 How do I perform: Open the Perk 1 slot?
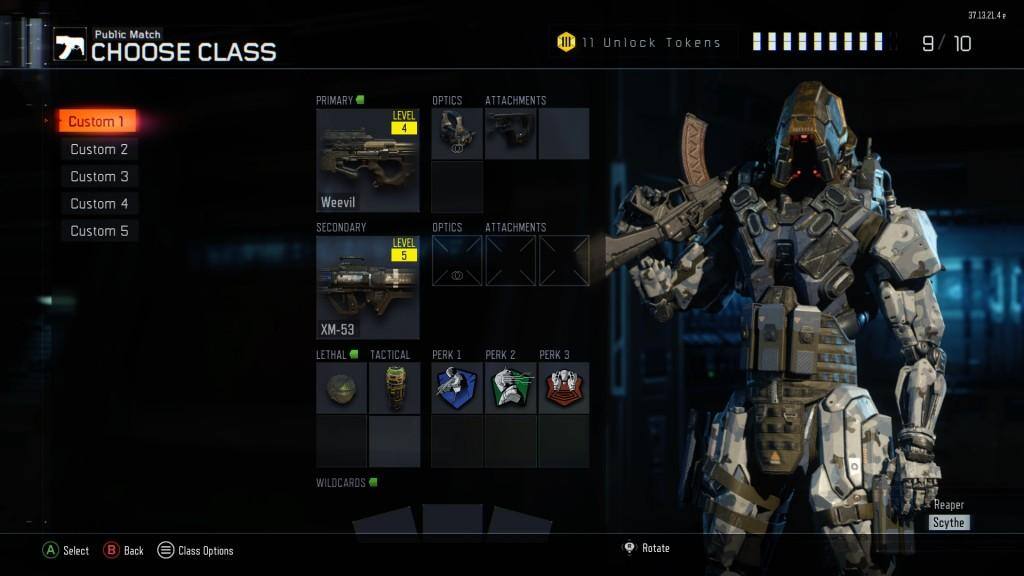tap(457, 388)
